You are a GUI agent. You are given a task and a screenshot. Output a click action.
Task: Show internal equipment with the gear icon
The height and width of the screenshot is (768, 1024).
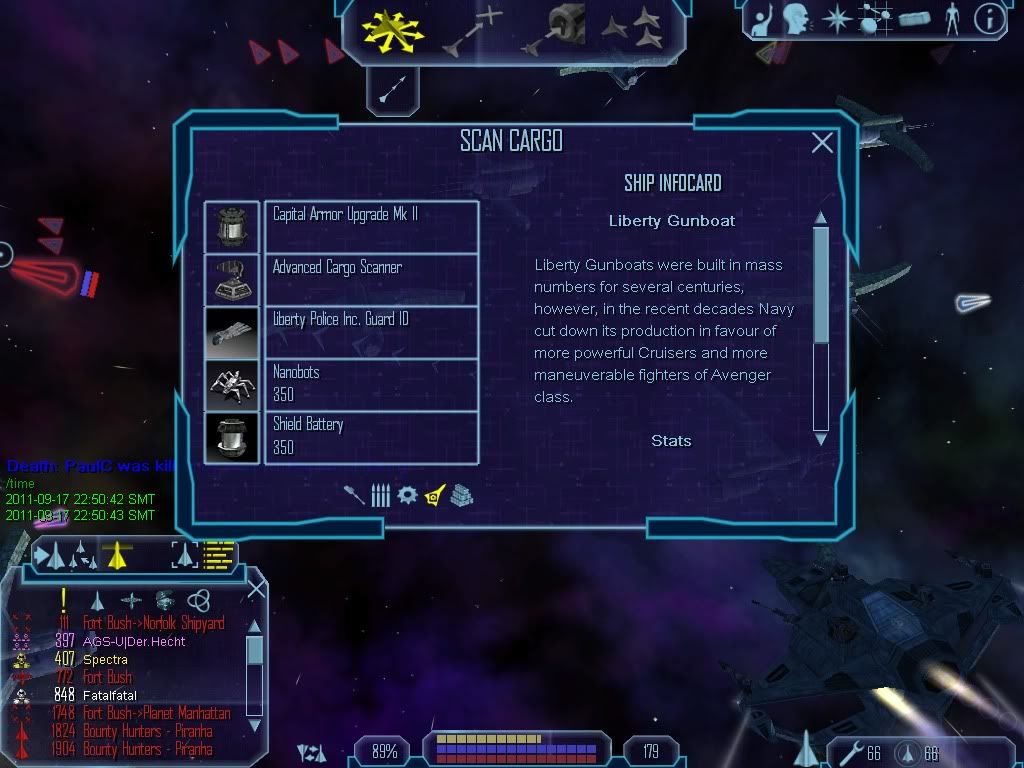[x=407, y=495]
